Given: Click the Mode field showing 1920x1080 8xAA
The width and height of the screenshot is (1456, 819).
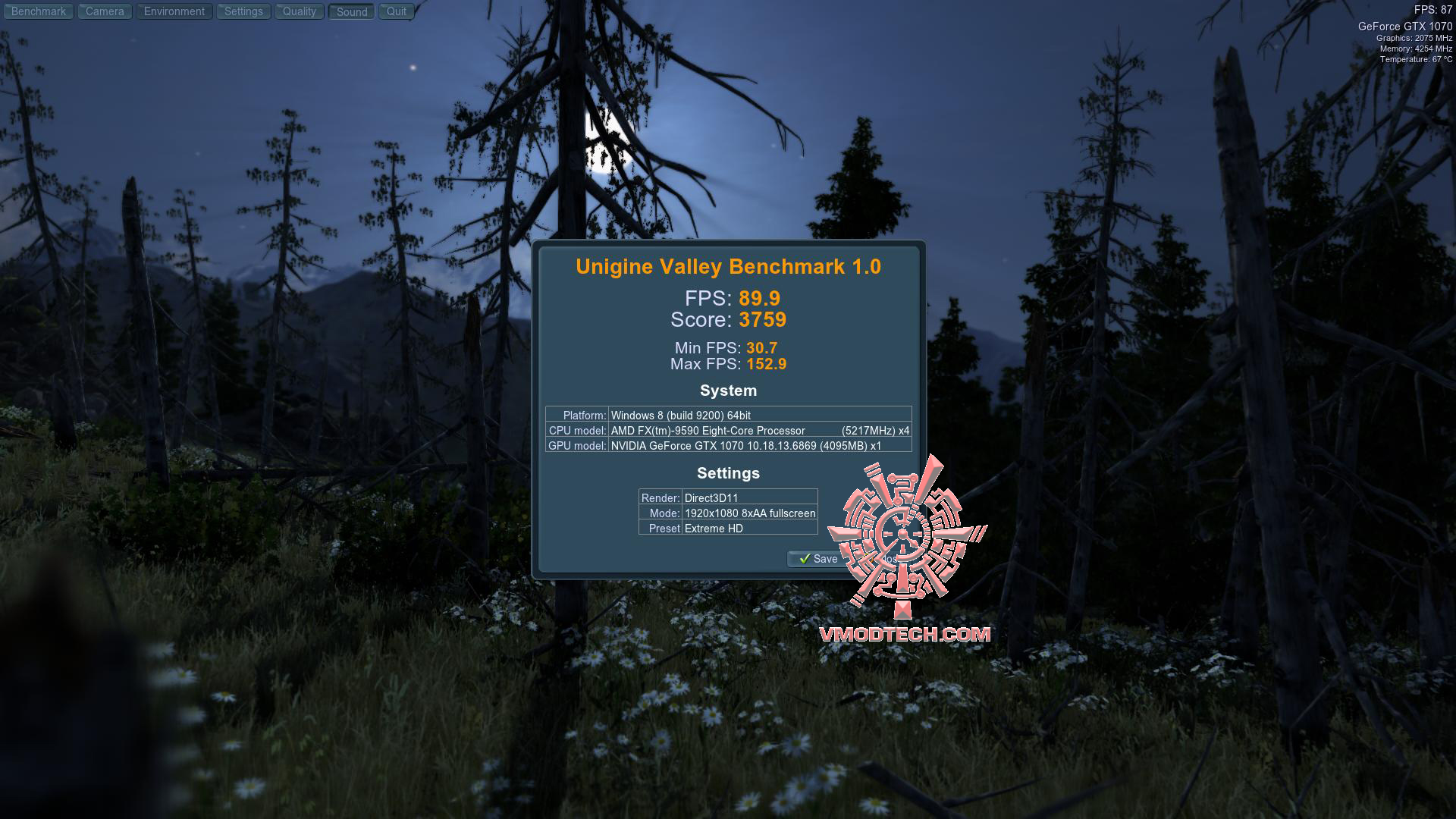Looking at the screenshot, I should point(748,513).
